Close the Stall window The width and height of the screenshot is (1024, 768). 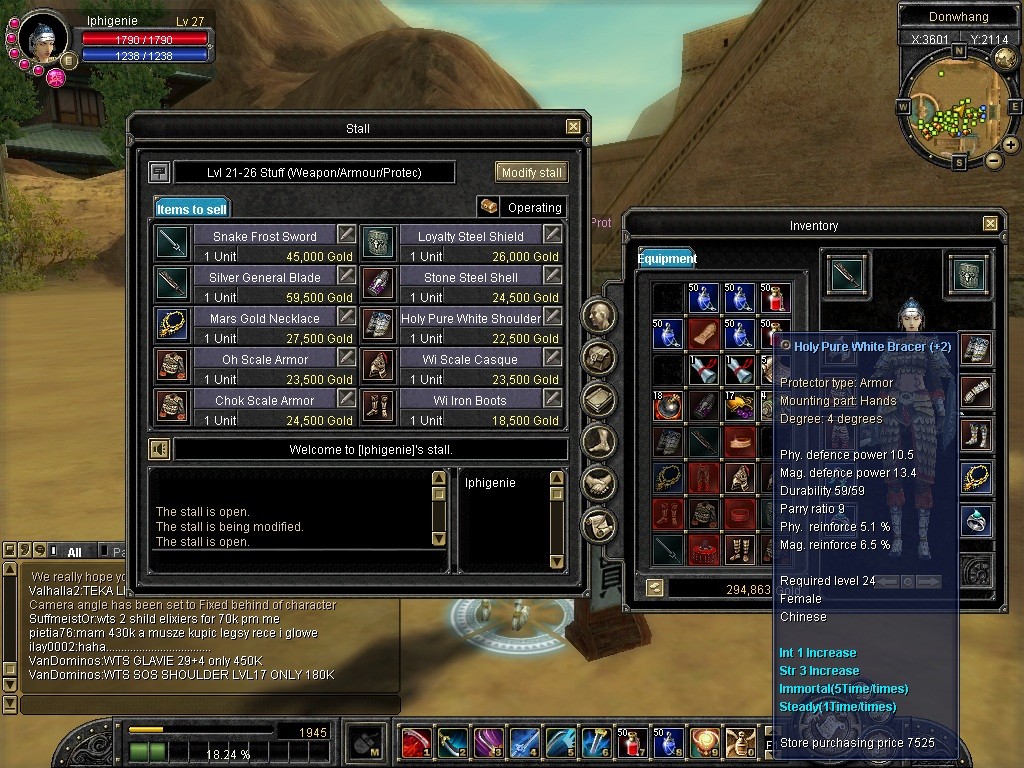tap(573, 127)
